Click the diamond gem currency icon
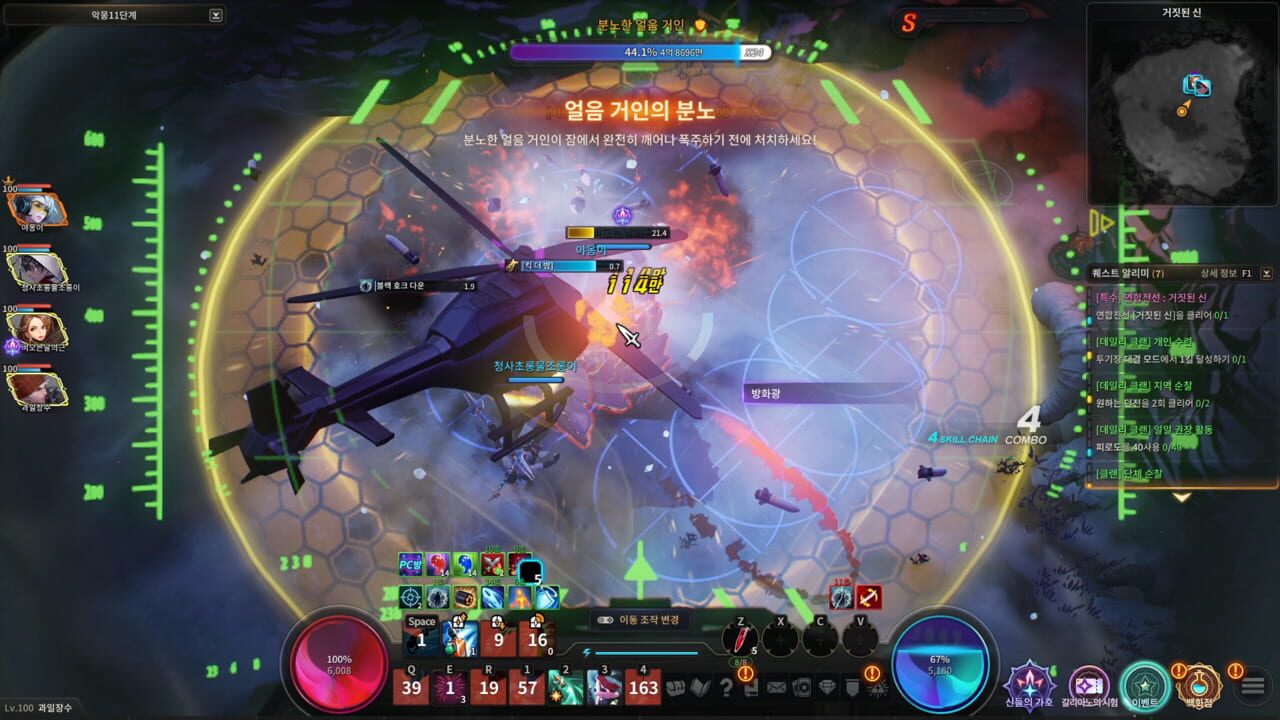This screenshot has height=720, width=1280. [827, 688]
